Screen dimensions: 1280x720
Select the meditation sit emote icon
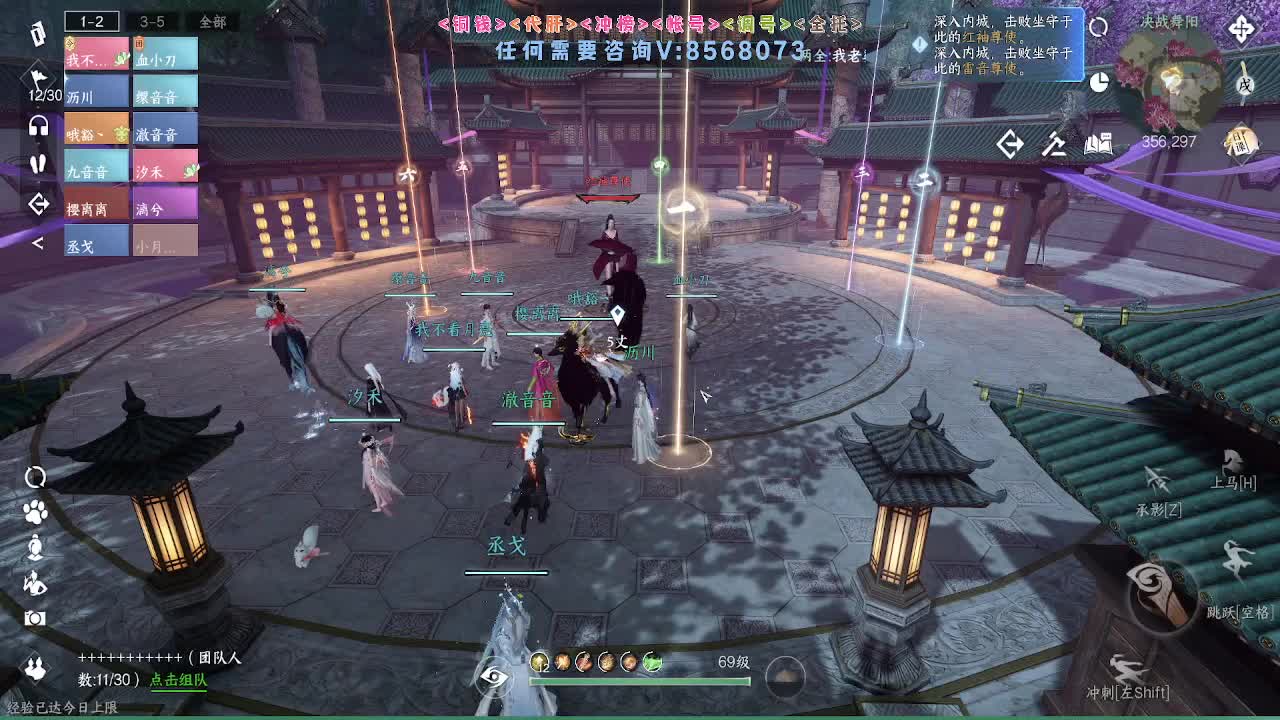[x=34, y=547]
